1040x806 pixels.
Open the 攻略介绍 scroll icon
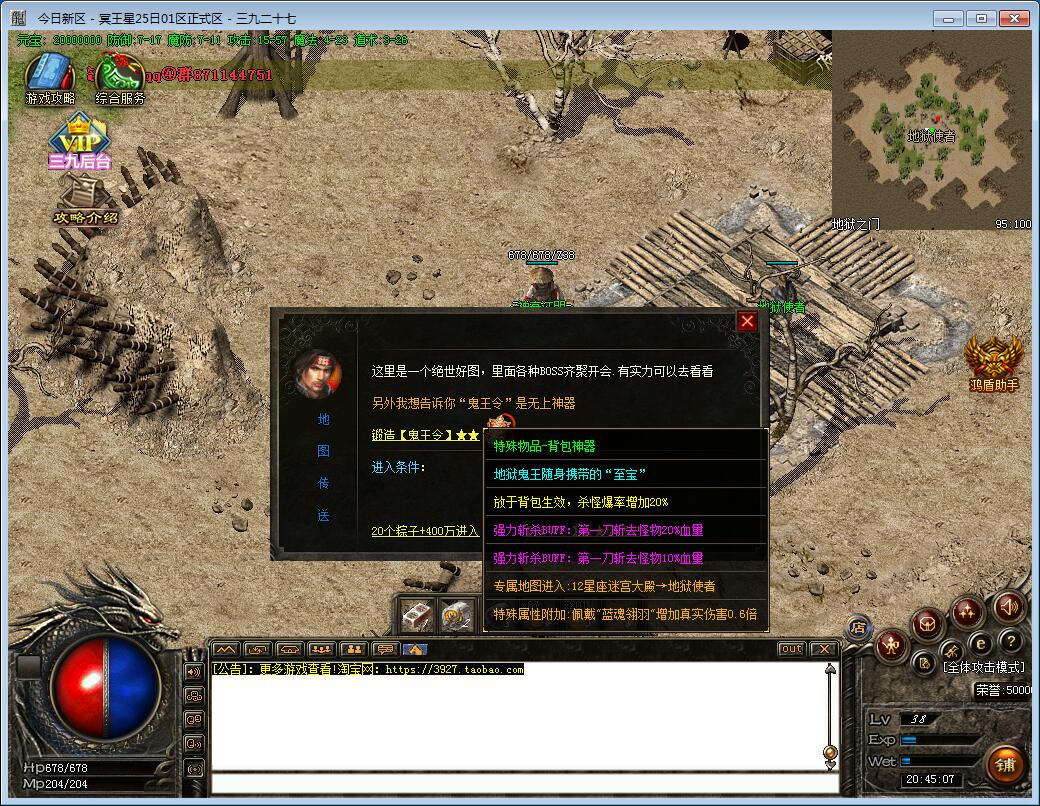tap(86, 200)
